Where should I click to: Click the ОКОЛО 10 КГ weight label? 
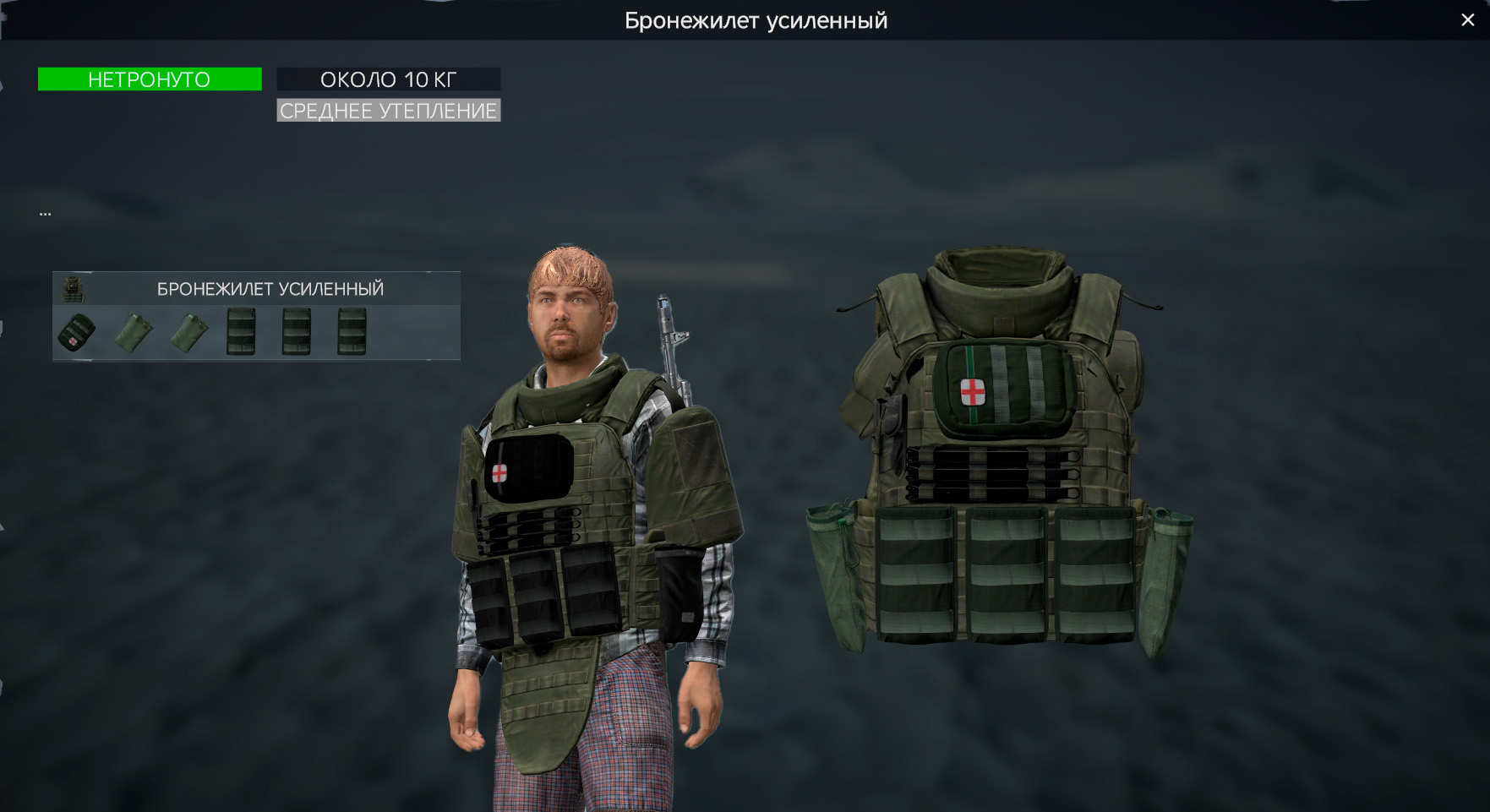[x=388, y=79]
